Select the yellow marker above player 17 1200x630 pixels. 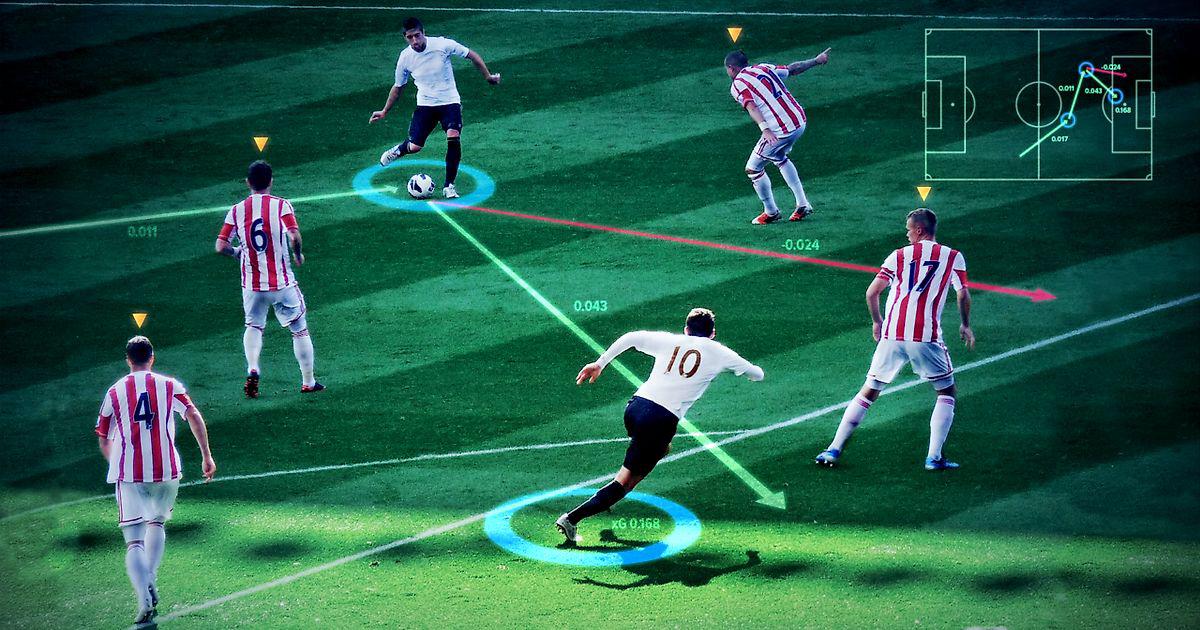923,193
